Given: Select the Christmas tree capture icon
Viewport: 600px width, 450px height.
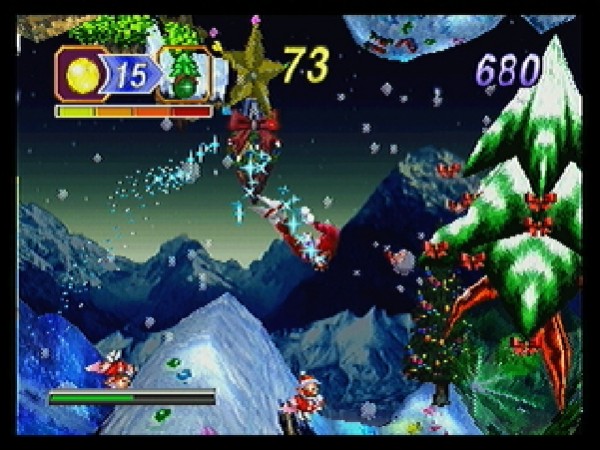Looking at the screenshot, I should pyautogui.click(x=185, y=75).
